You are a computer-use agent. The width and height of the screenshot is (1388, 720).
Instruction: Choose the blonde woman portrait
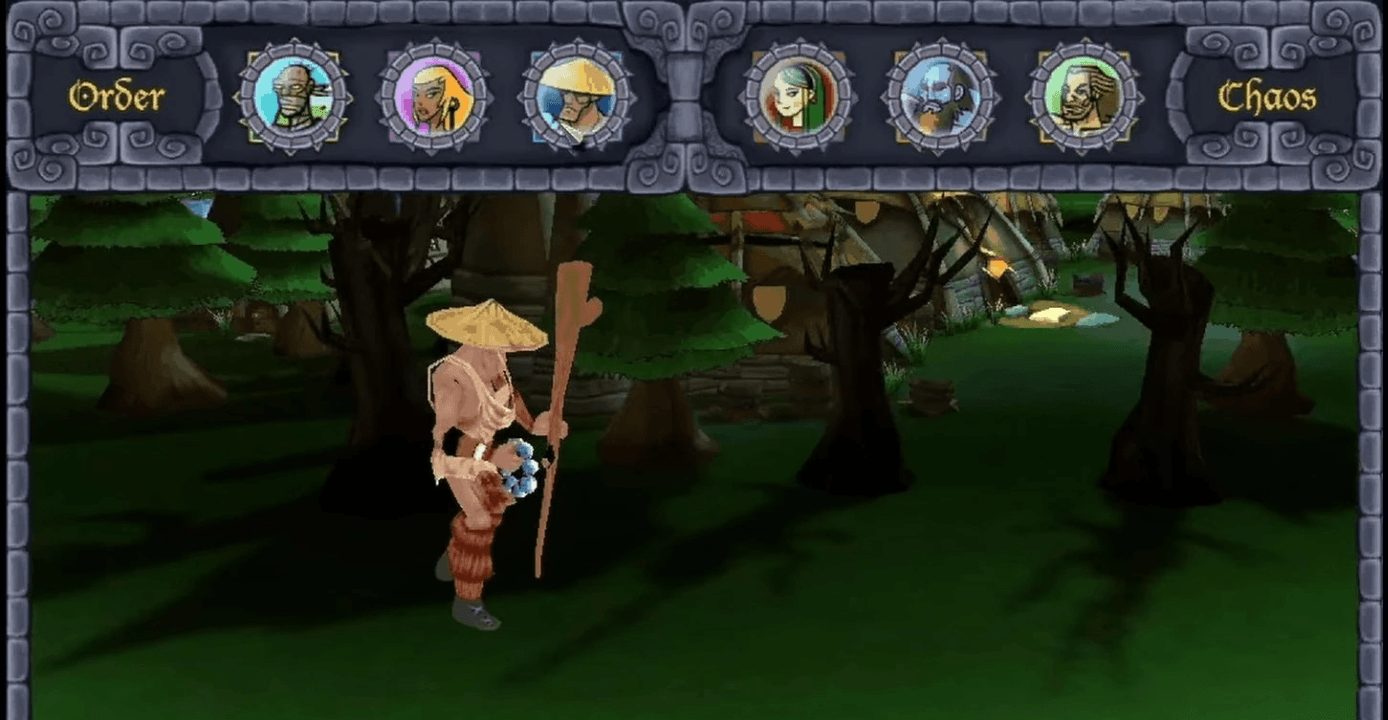click(x=435, y=97)
